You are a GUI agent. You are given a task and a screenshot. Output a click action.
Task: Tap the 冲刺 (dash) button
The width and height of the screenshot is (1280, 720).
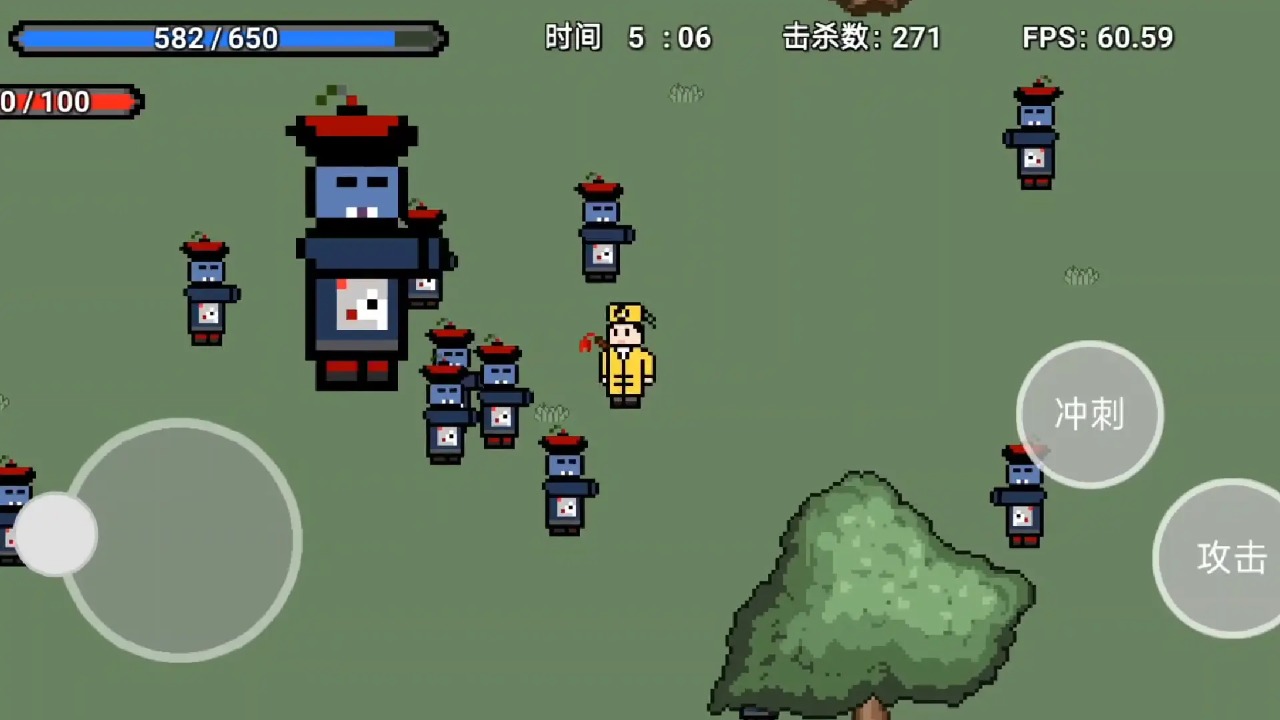coord(1089,413)
